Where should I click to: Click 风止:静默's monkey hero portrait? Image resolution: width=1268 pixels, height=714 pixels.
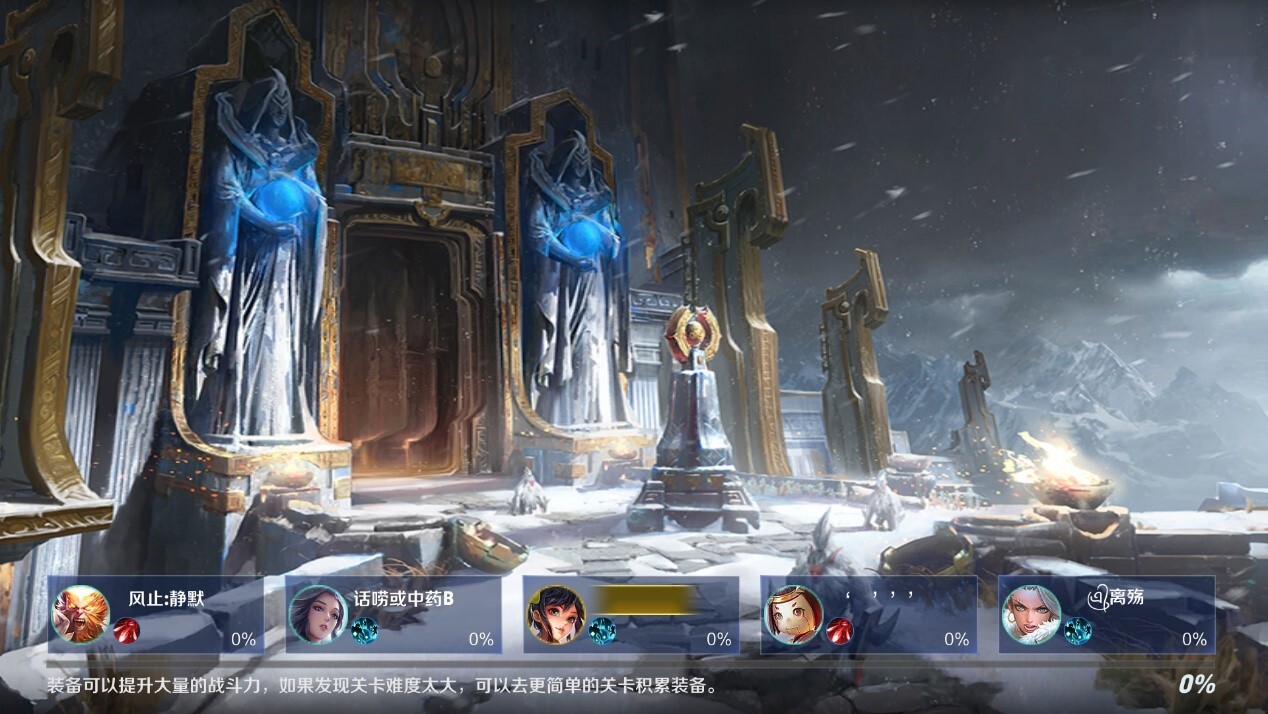81,614
